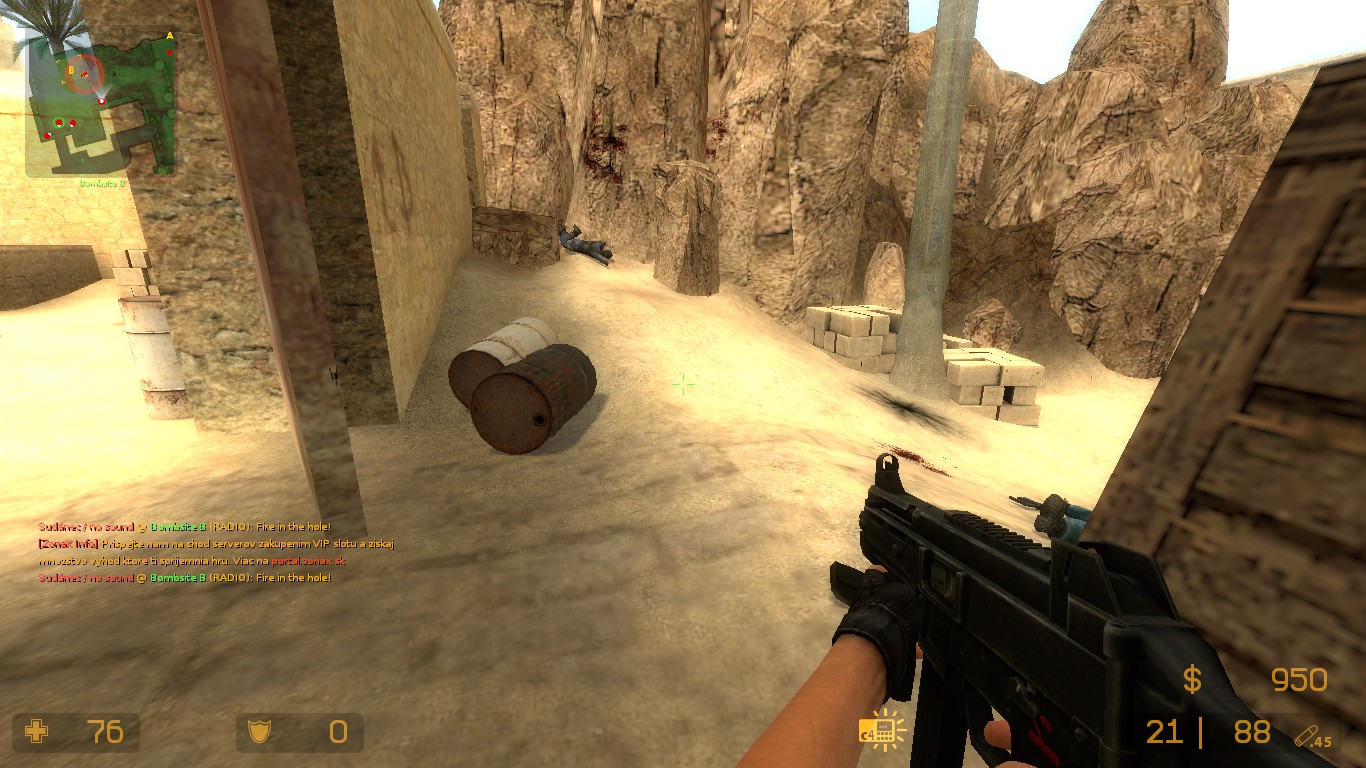
Task: Click the health cross icon
Action: 35,733
